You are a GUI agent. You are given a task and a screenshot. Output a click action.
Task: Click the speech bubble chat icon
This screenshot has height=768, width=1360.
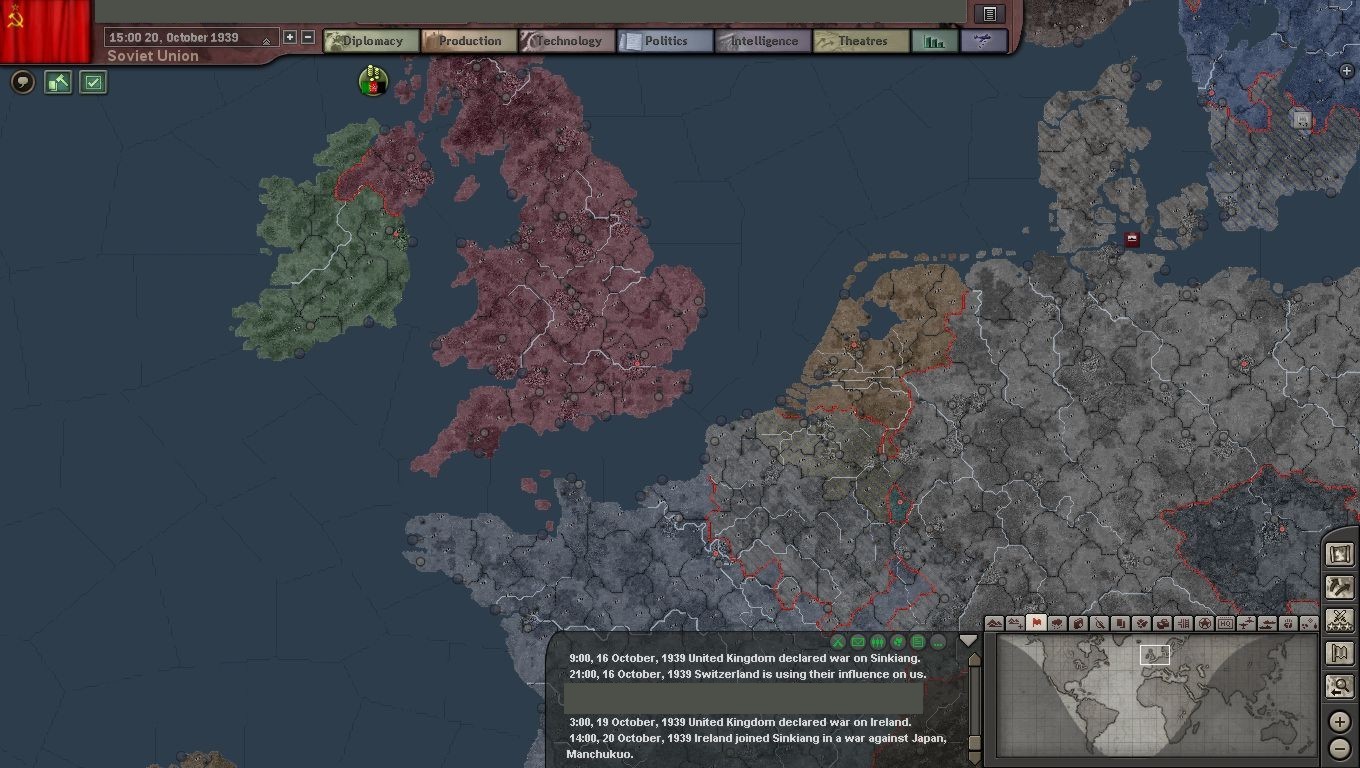[23, 82]
